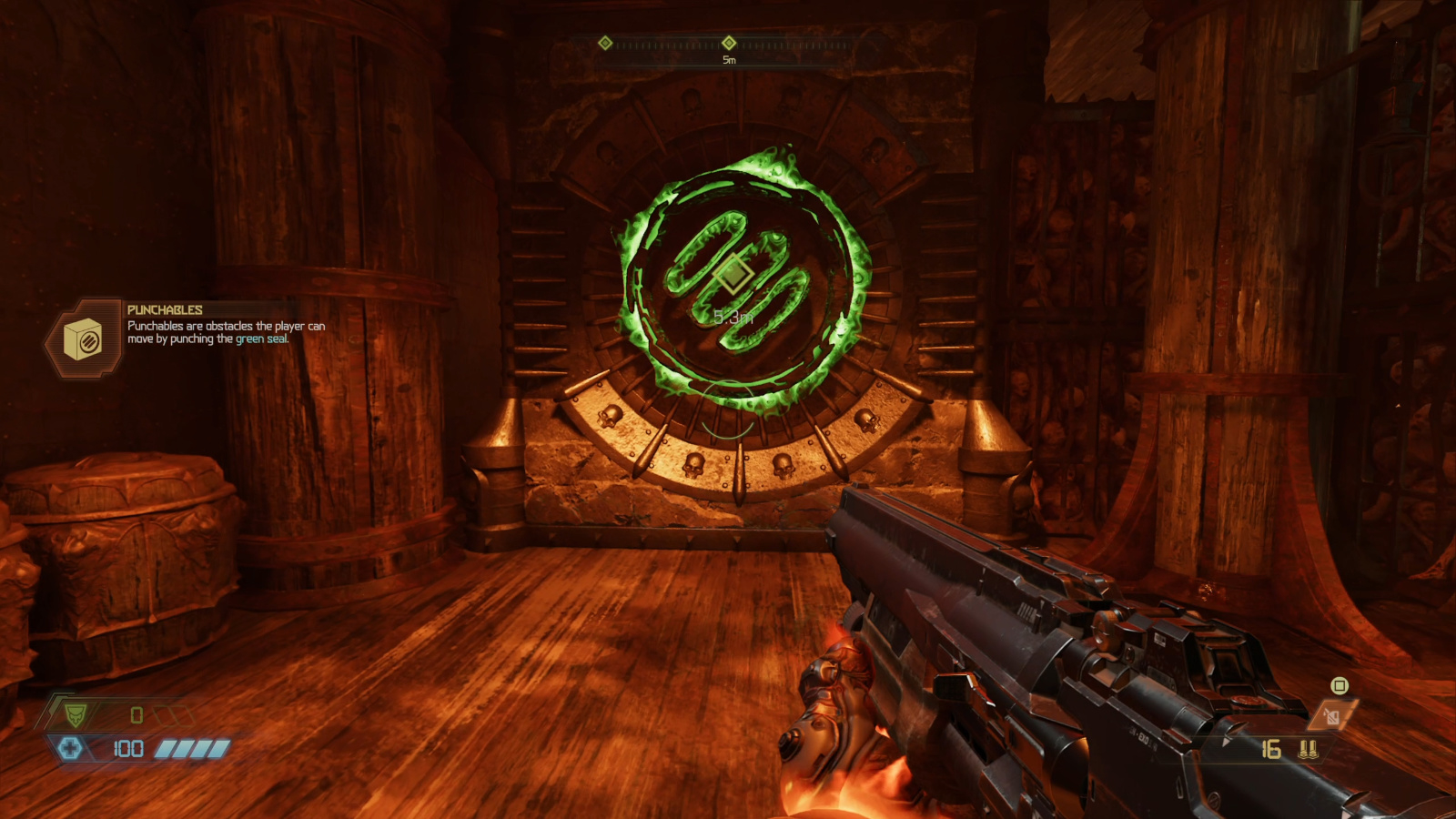The height and width of the screenshot is (819, 1456).
Task: Click the yellow armor shield icon
Action: click(x=76, y=715)
